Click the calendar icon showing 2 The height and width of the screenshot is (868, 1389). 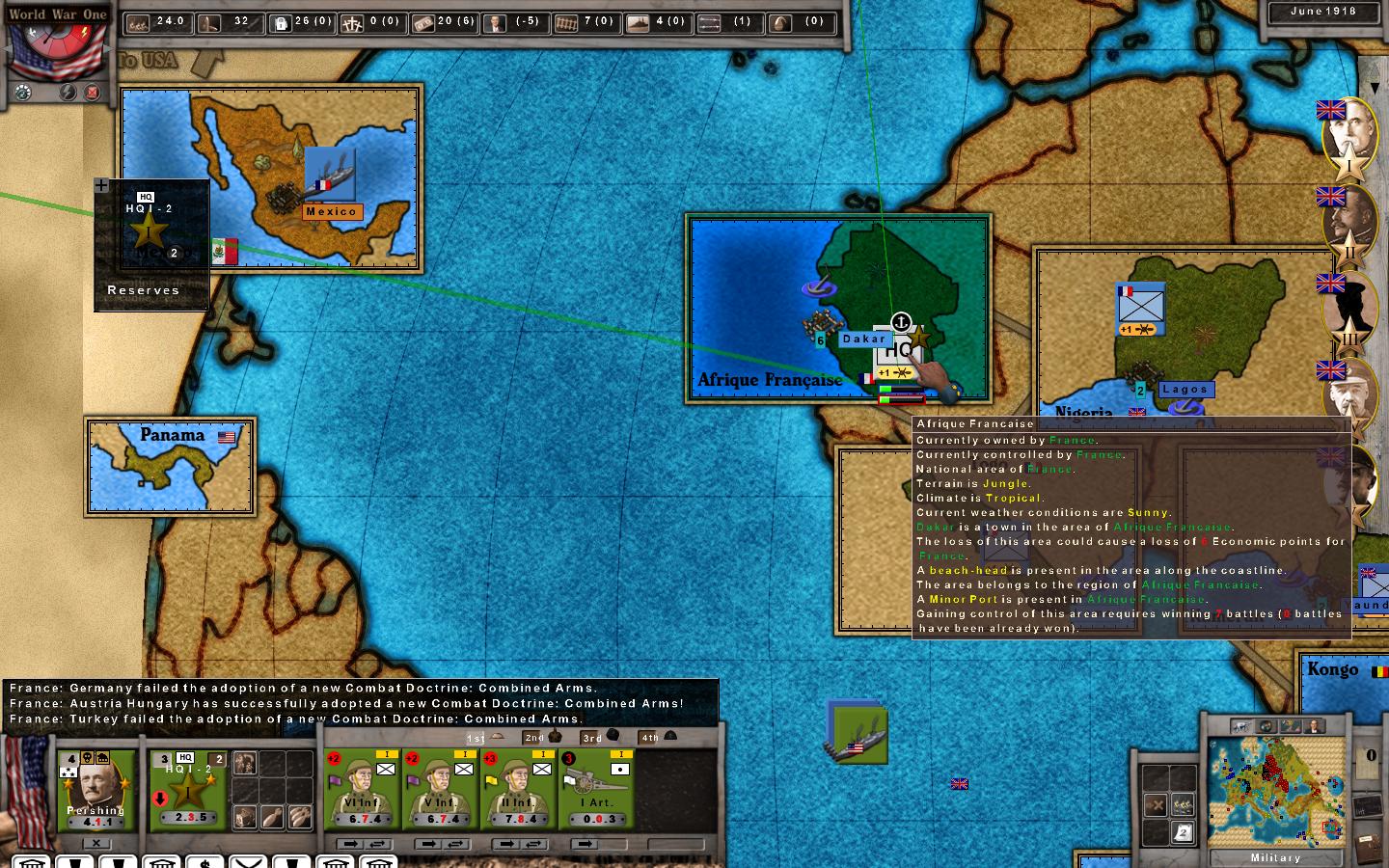tap(1183, 831)
